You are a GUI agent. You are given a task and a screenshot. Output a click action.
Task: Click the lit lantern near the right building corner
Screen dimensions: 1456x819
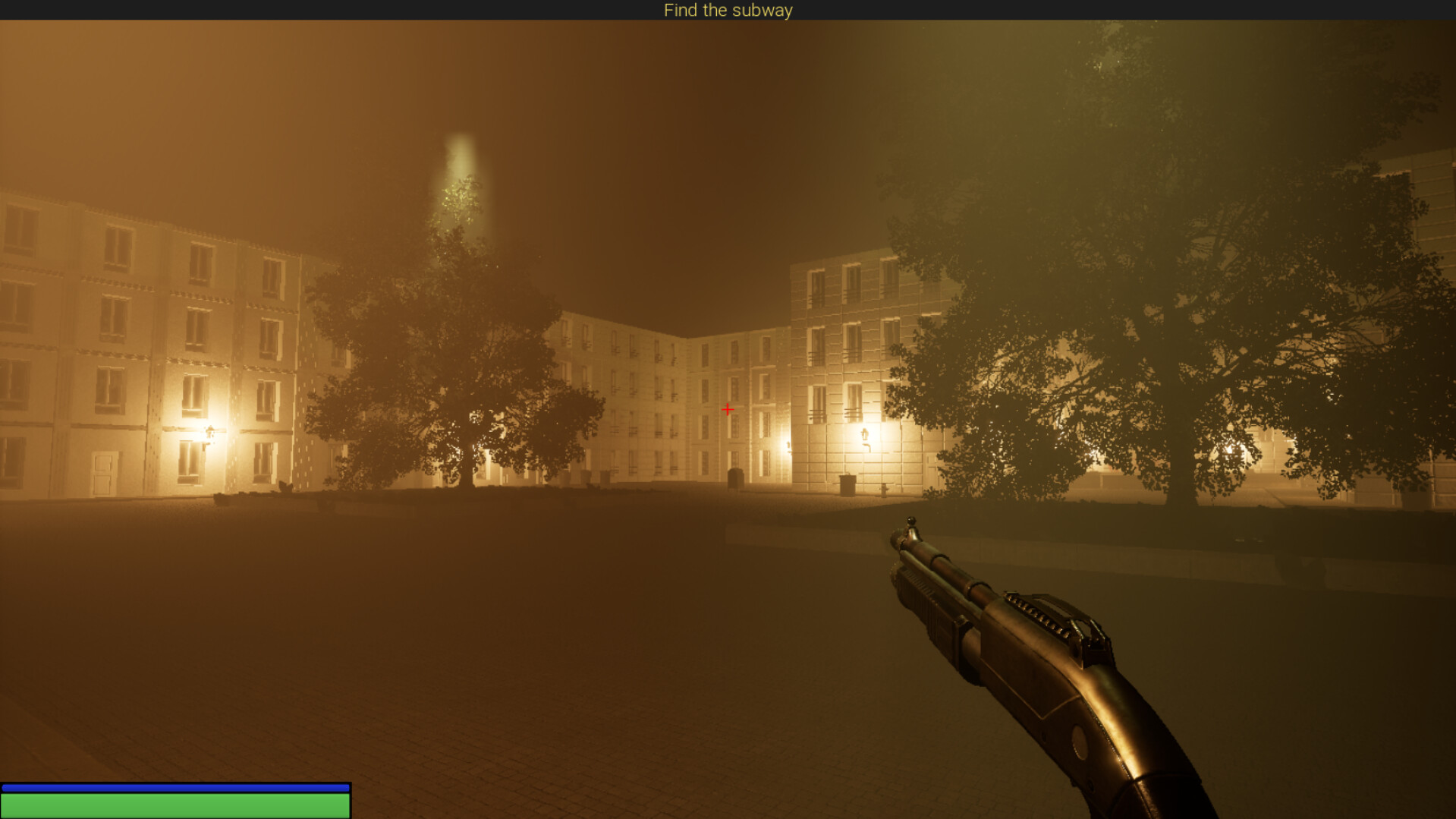(865, 435)
